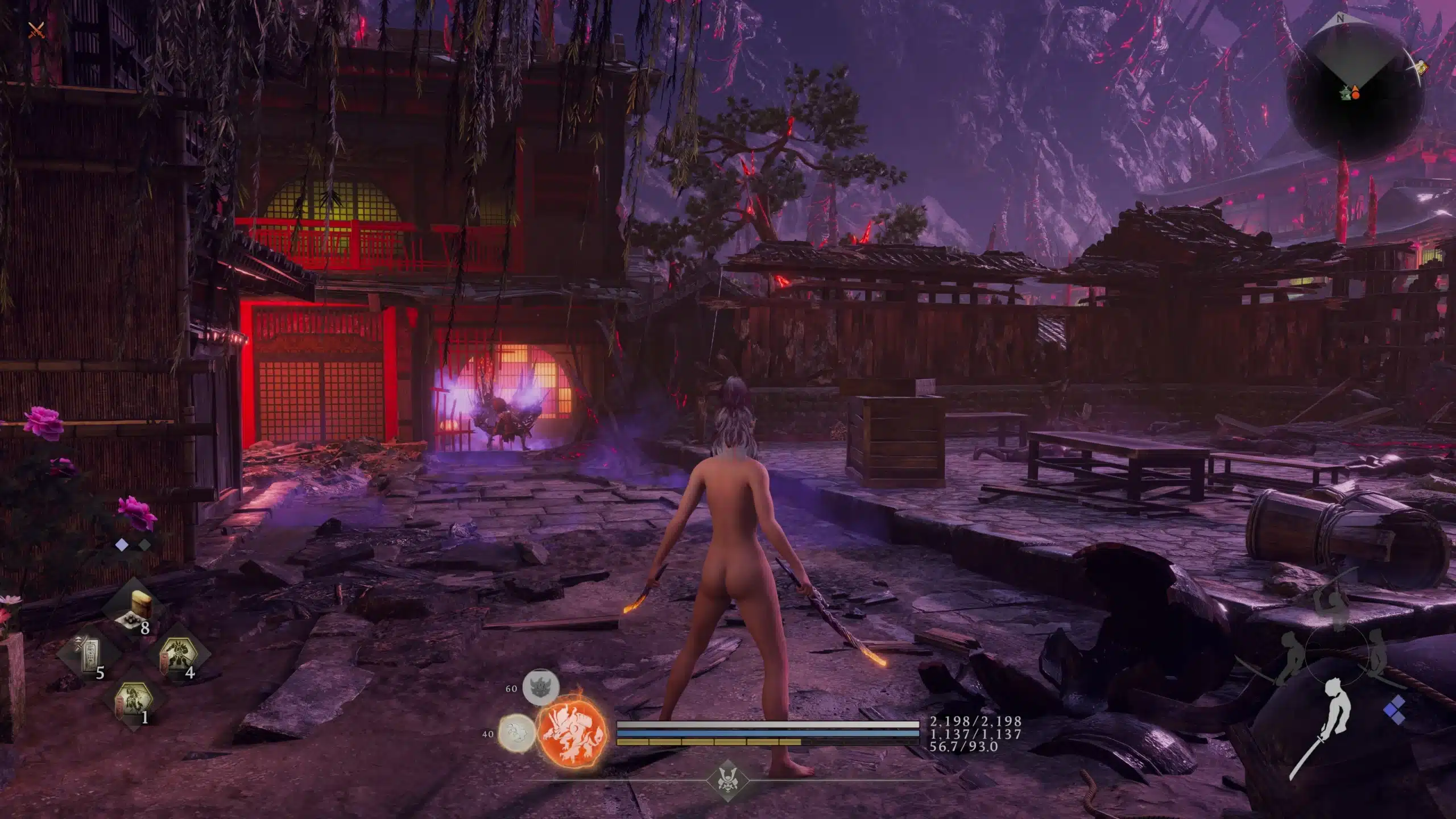Select the lit shortcut page diamond
Viewport: 1456px width, 819px height.
pyautogui.click(x=122, y=545)
